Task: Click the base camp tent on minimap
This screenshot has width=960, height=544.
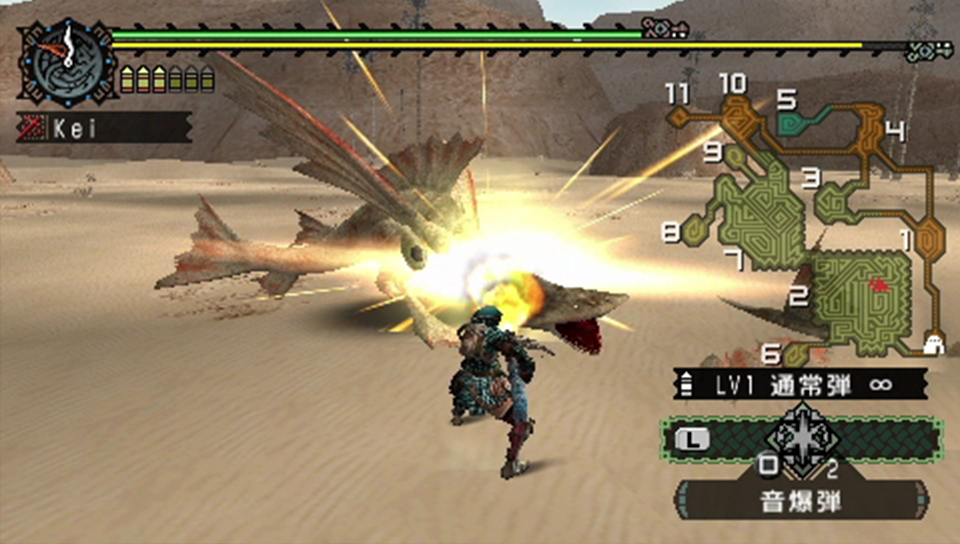Action: [935, 345]
